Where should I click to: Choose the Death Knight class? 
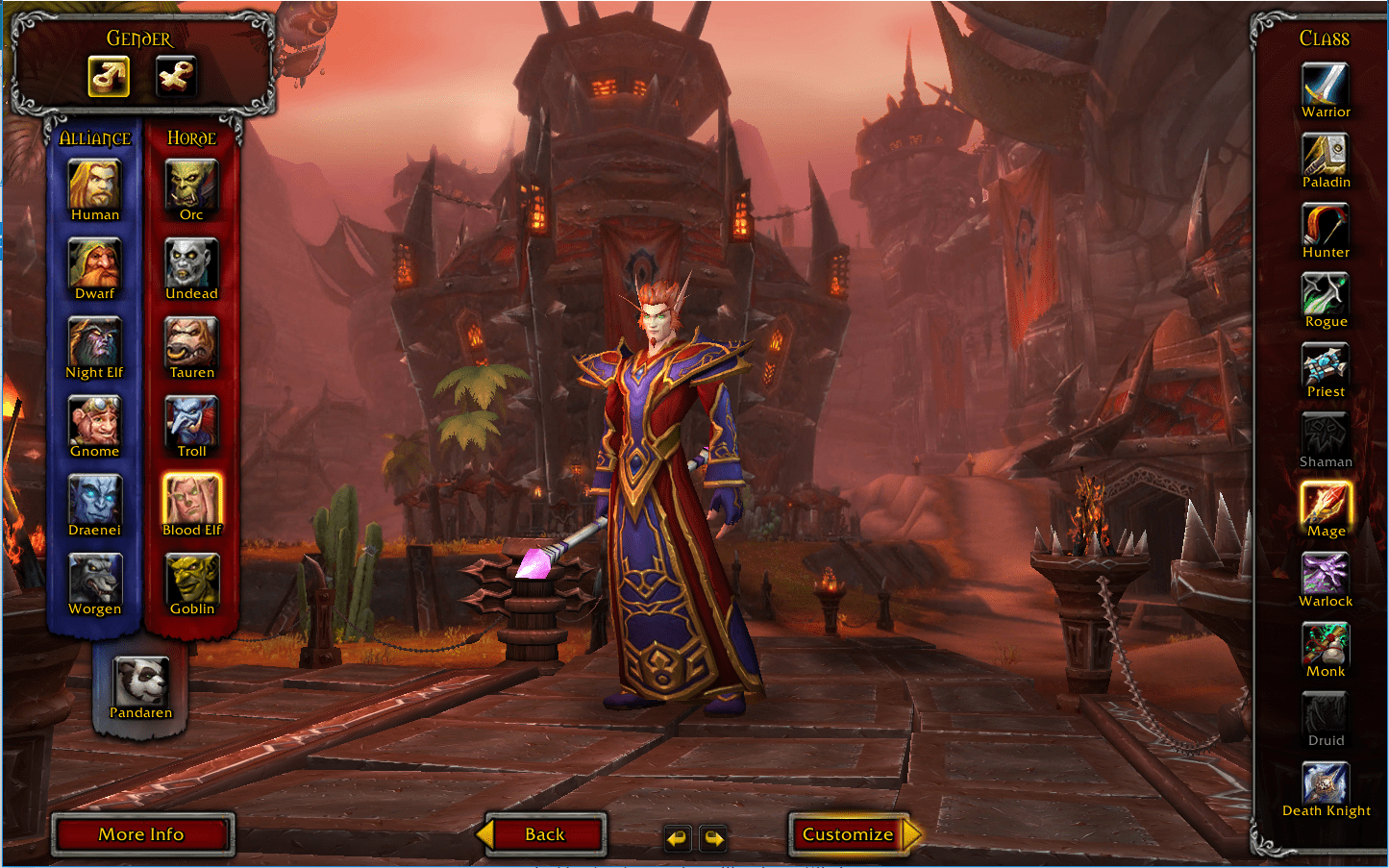pyautogui.click(x=1325, y=783)
